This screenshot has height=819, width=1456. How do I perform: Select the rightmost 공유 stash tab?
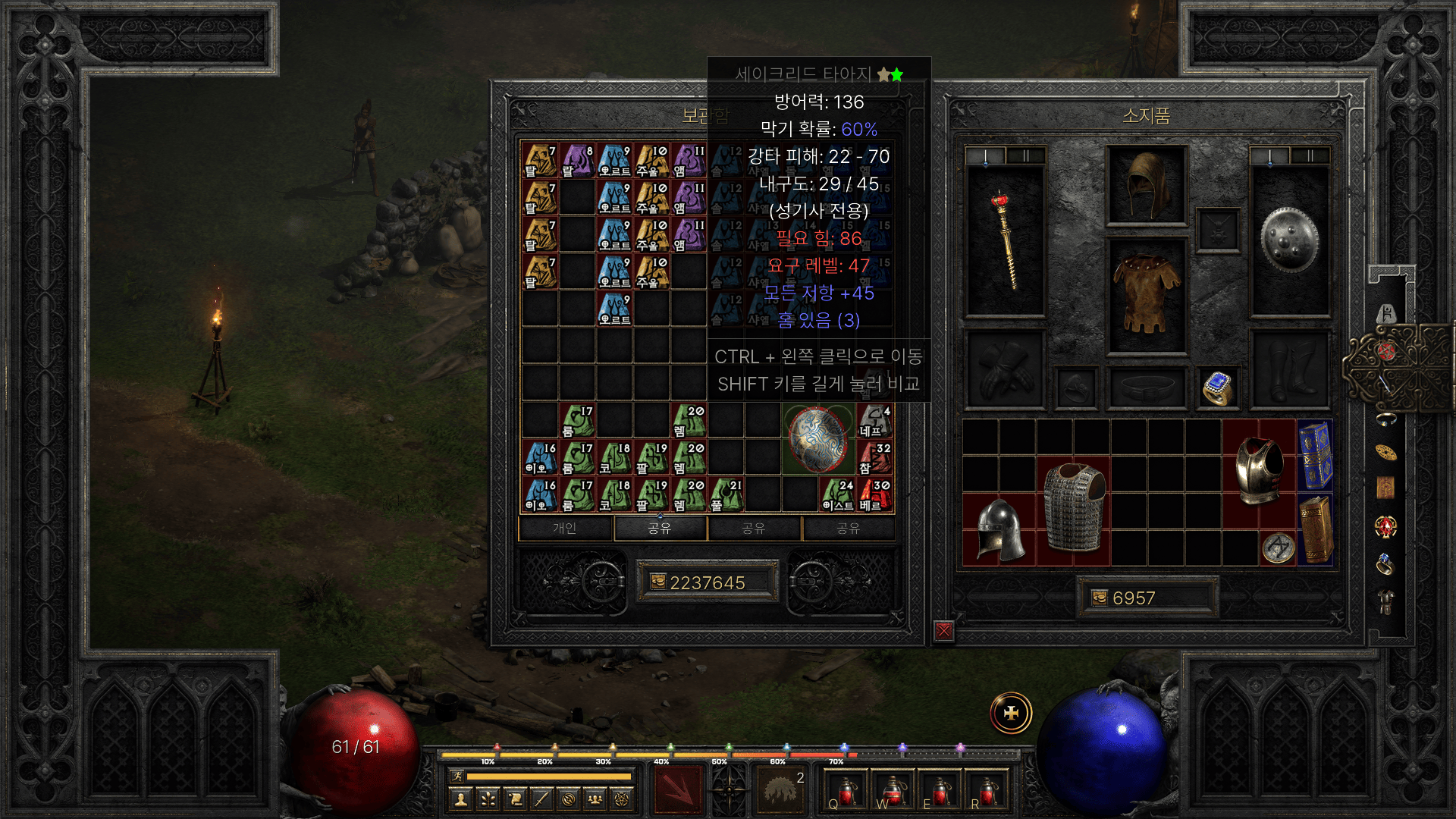click(849, 529)
